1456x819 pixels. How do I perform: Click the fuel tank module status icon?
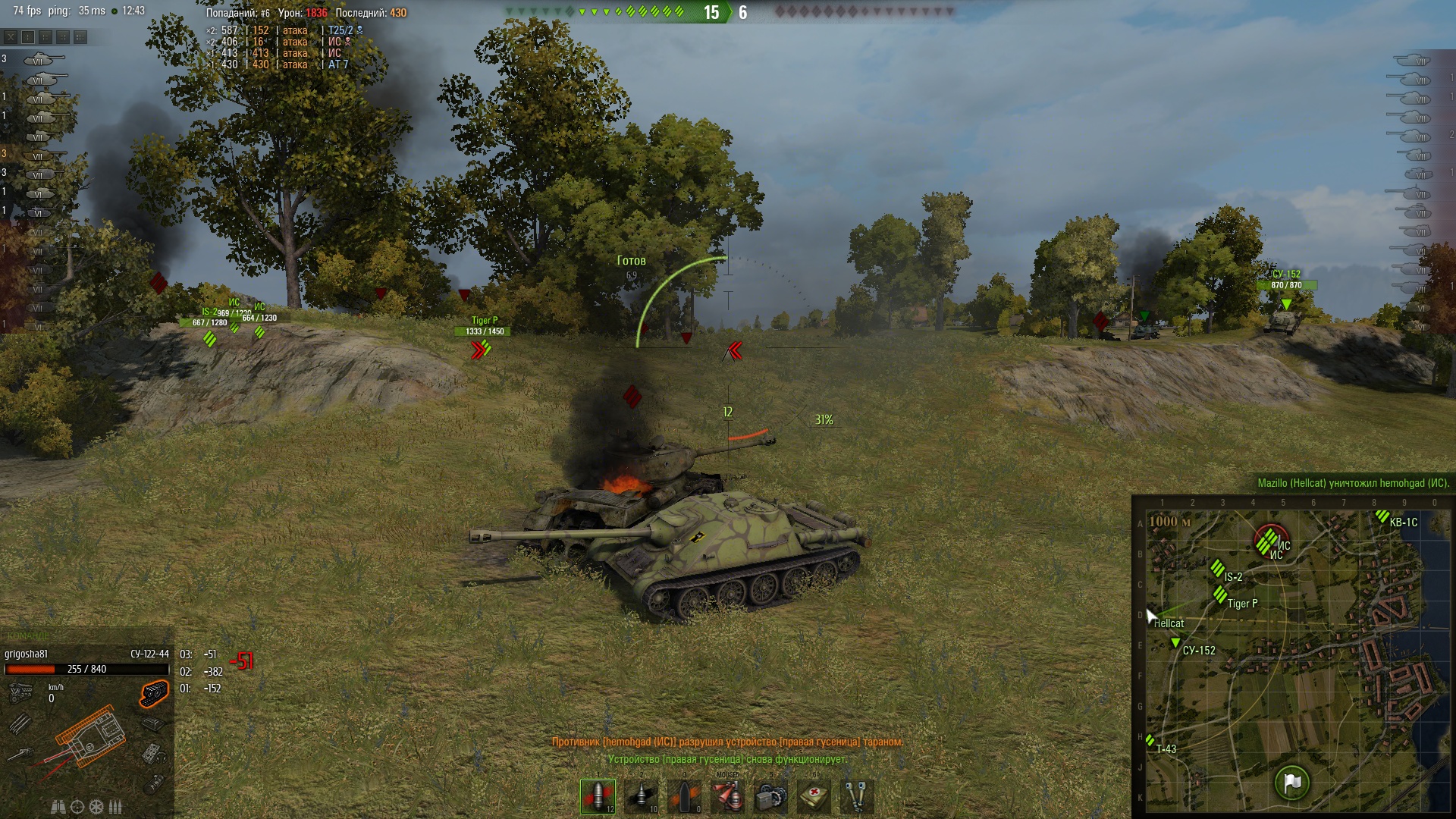click(x=153, y=783)
